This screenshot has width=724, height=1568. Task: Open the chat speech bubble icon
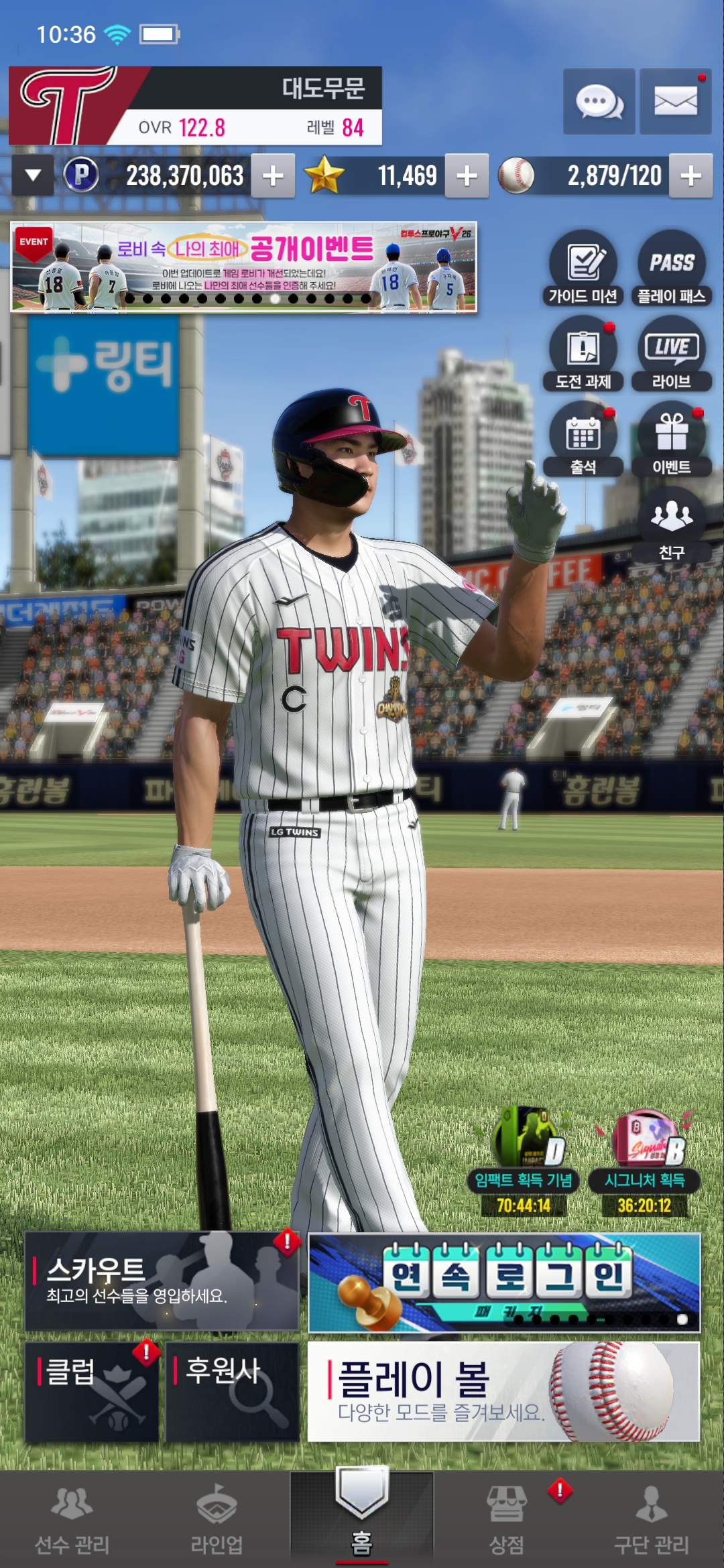(599, 102)
